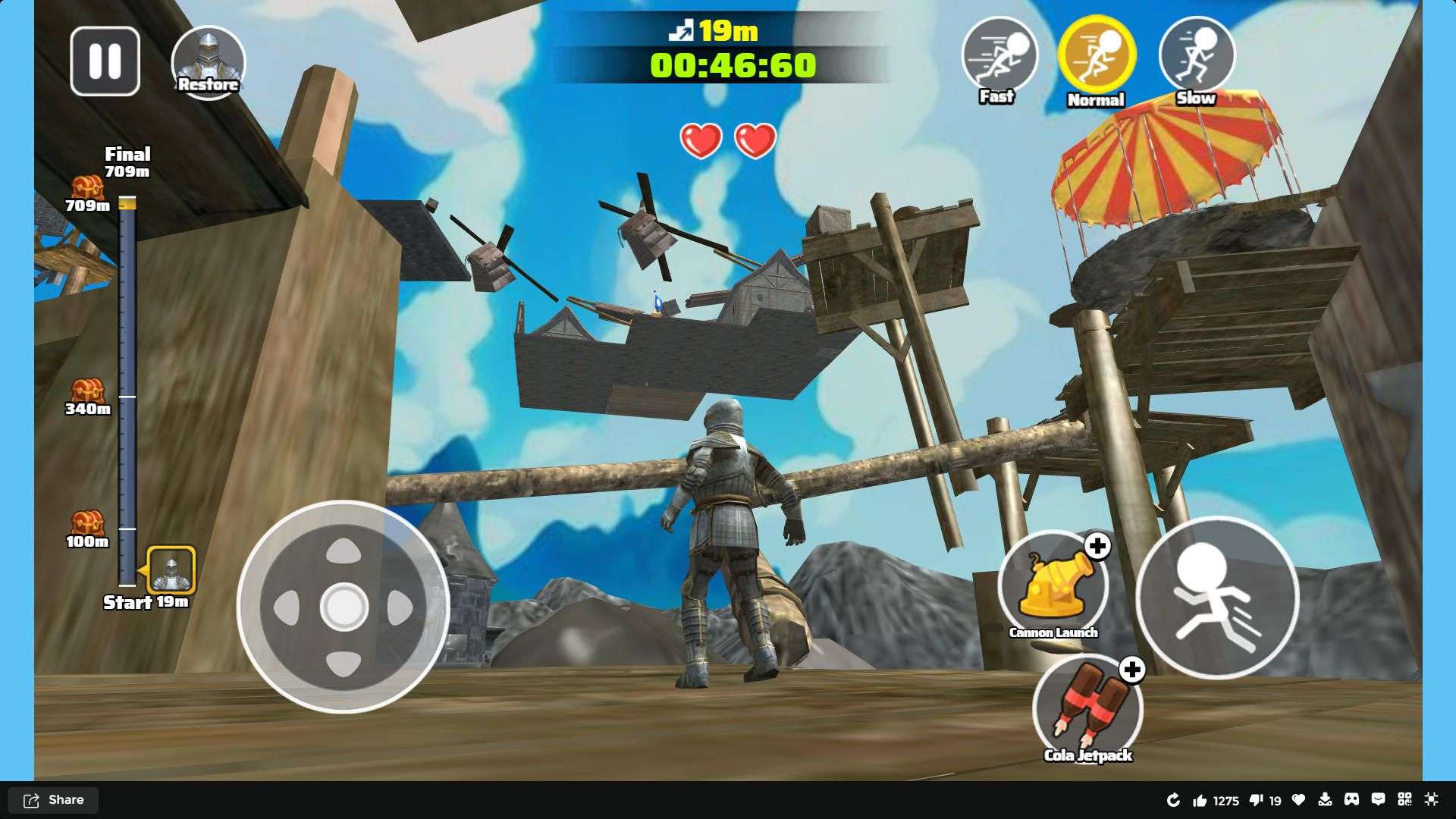1456x819 pixels.
Task: Tap the knight Restore button
Action: (x=208, y=62)
